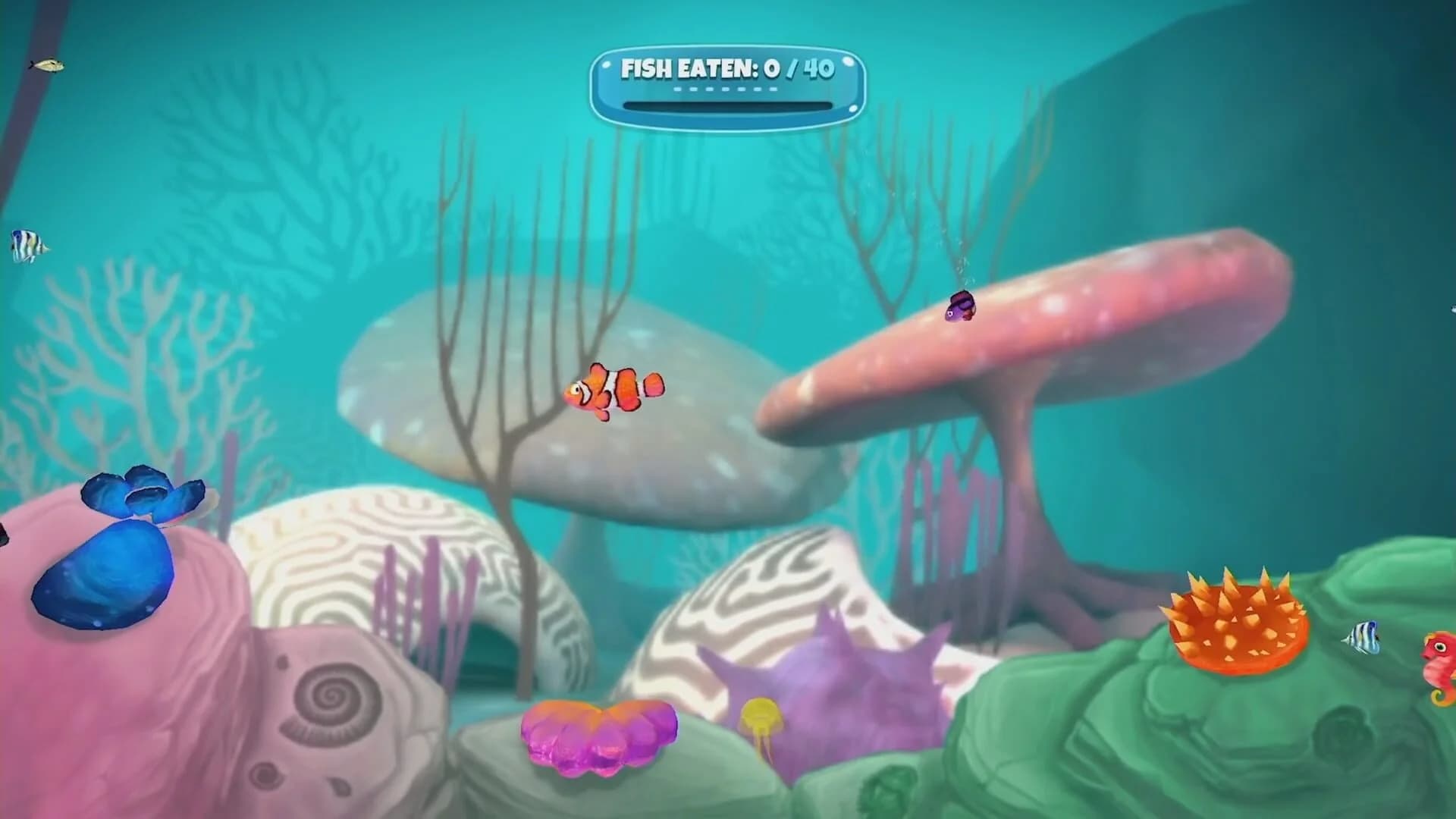Screen dimensions: 1456x819
Task: Select the progress bar below the fish counter
Action: (726, 105)
